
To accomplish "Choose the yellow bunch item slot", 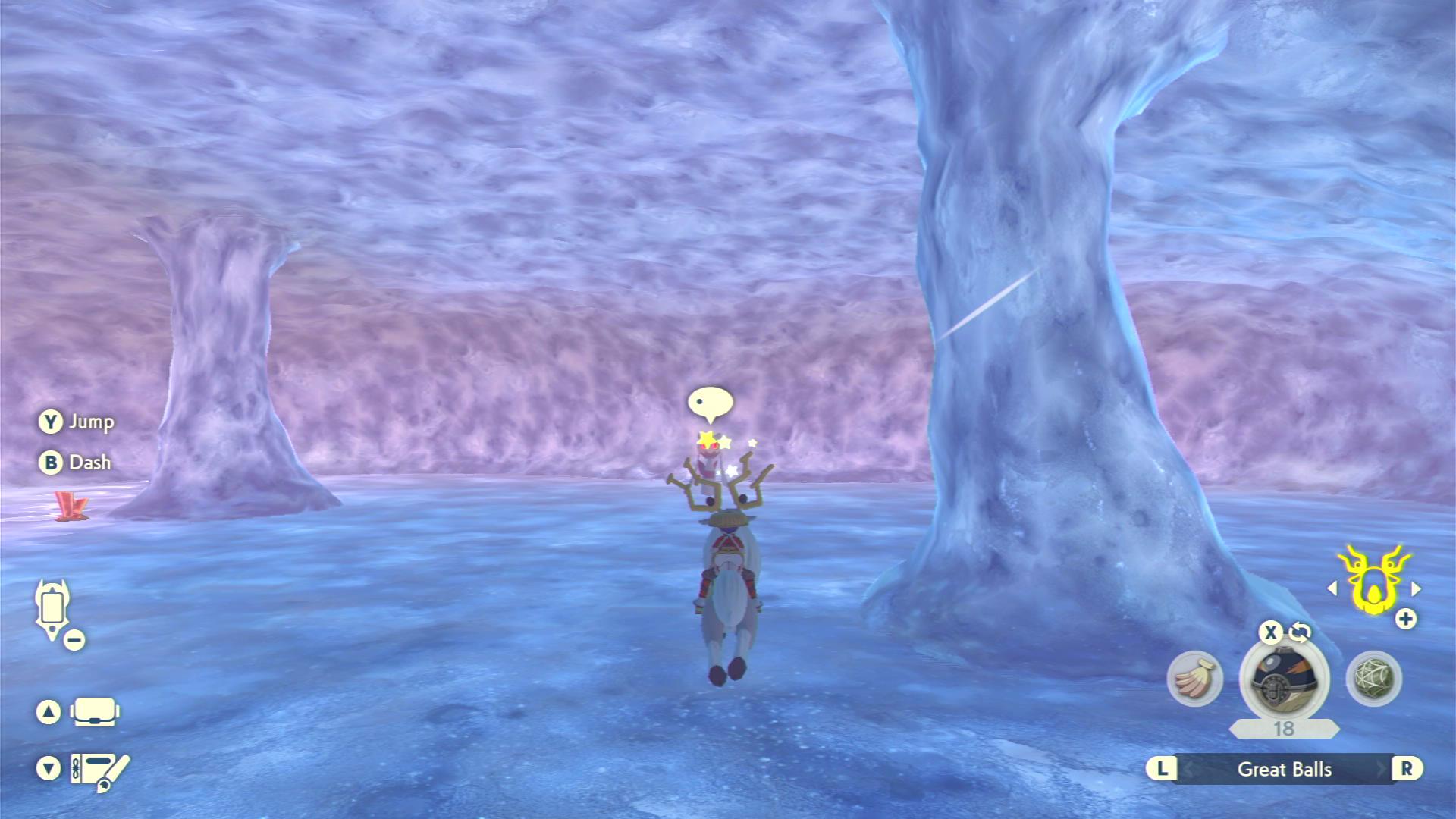I will (1194, 678).
